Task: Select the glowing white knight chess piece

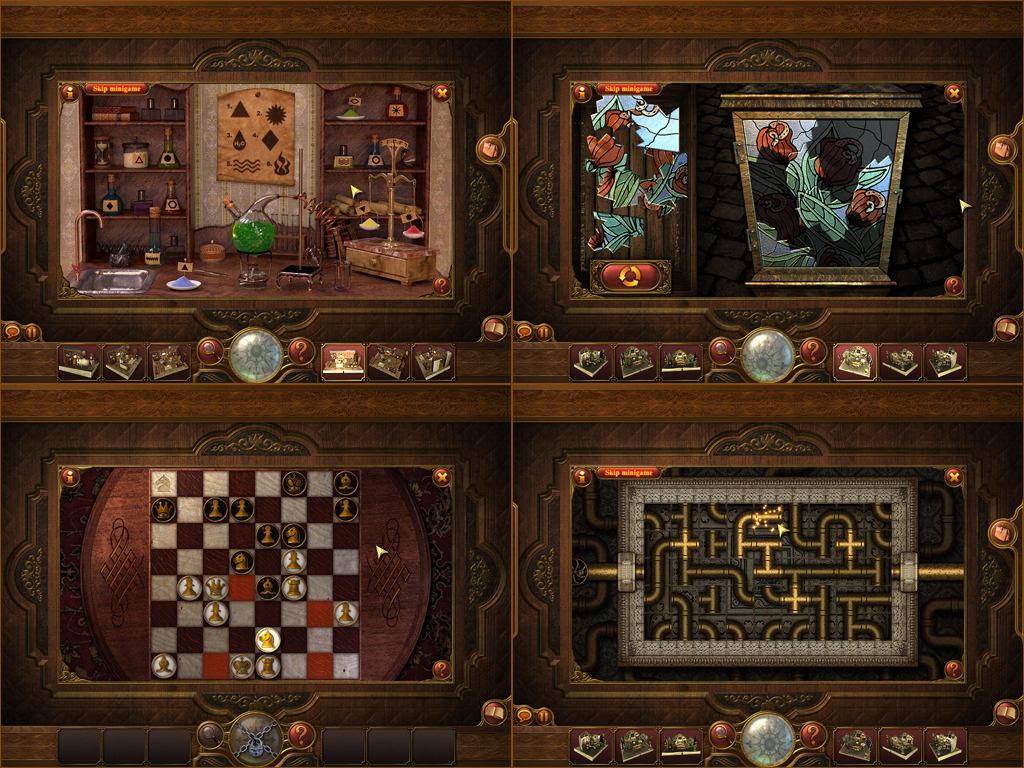Action: (x=267, y=637)
